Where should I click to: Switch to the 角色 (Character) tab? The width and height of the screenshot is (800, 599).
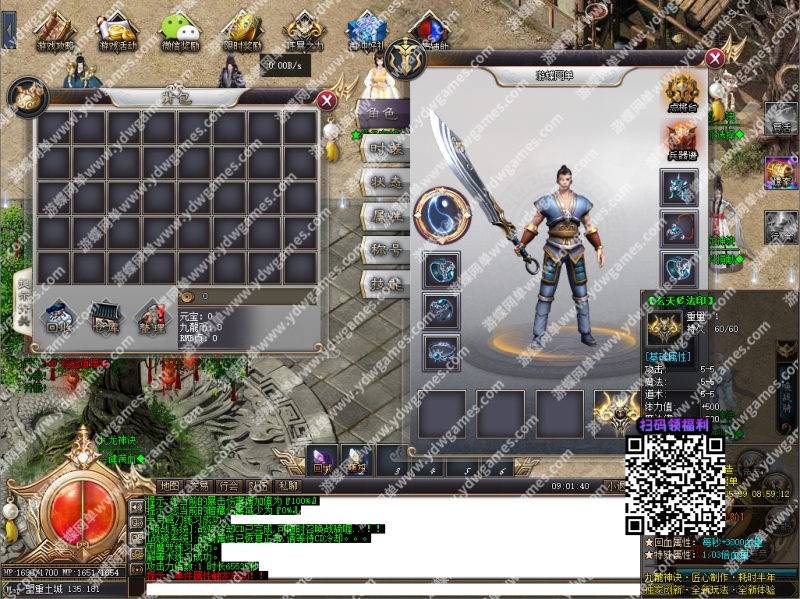point(383,114)
